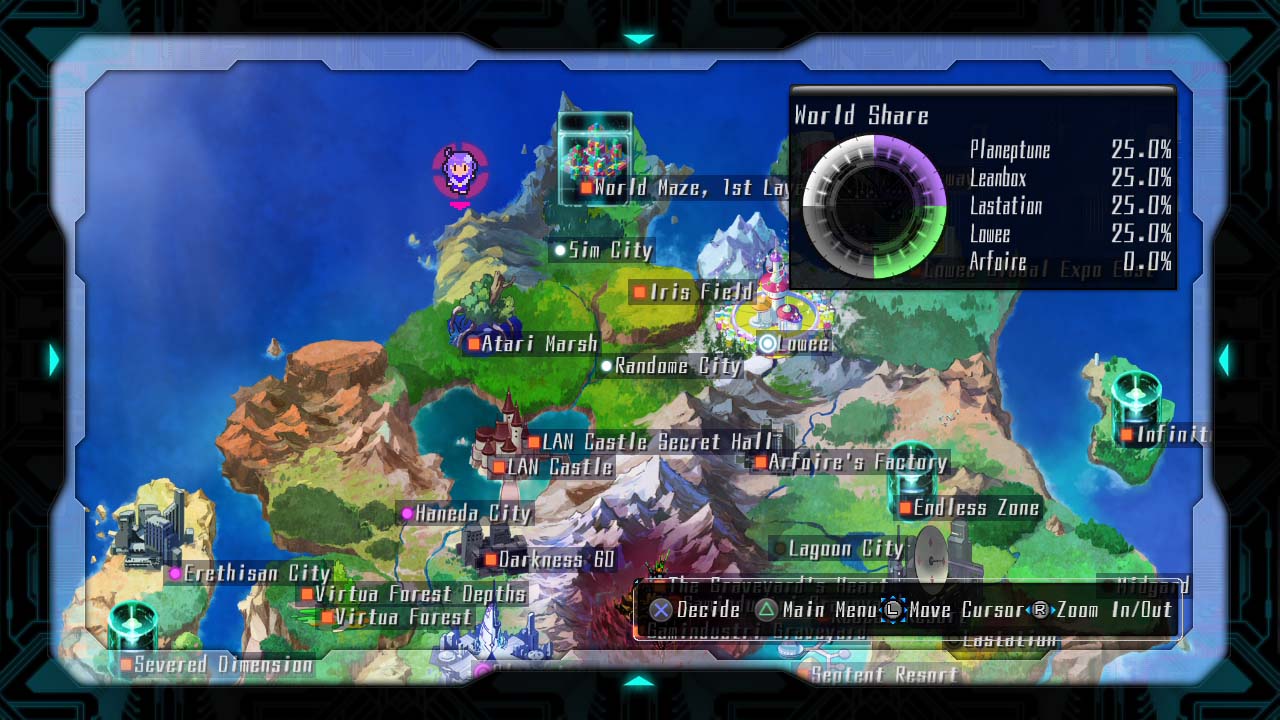The image size is (1280, 720).
Task: Choose the Sim City map marker
Action: (560, 250)
